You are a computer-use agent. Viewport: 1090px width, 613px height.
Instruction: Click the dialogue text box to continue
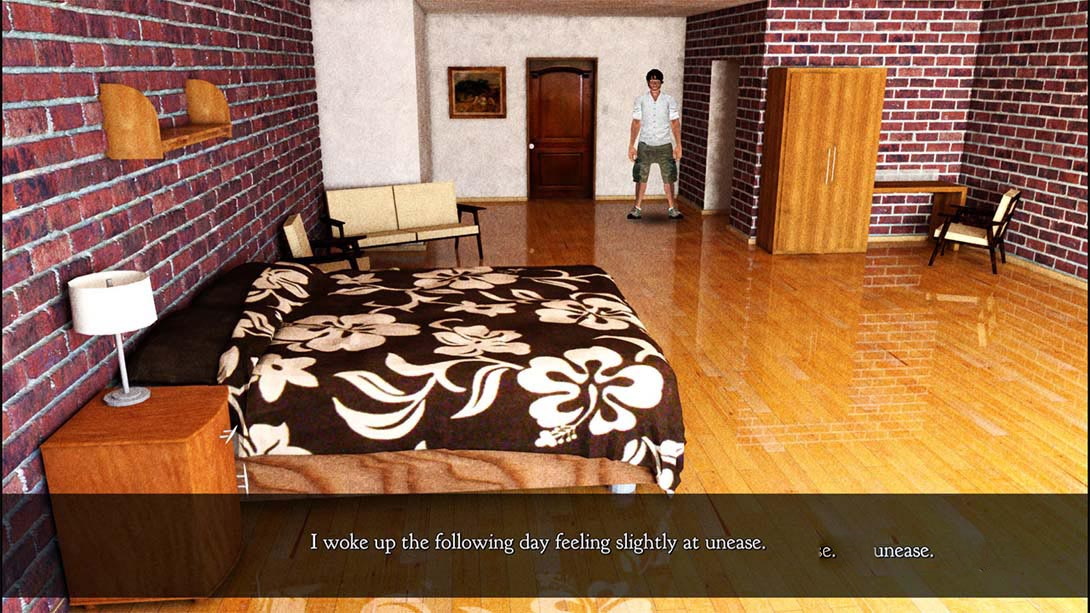[x=545, y=544]
